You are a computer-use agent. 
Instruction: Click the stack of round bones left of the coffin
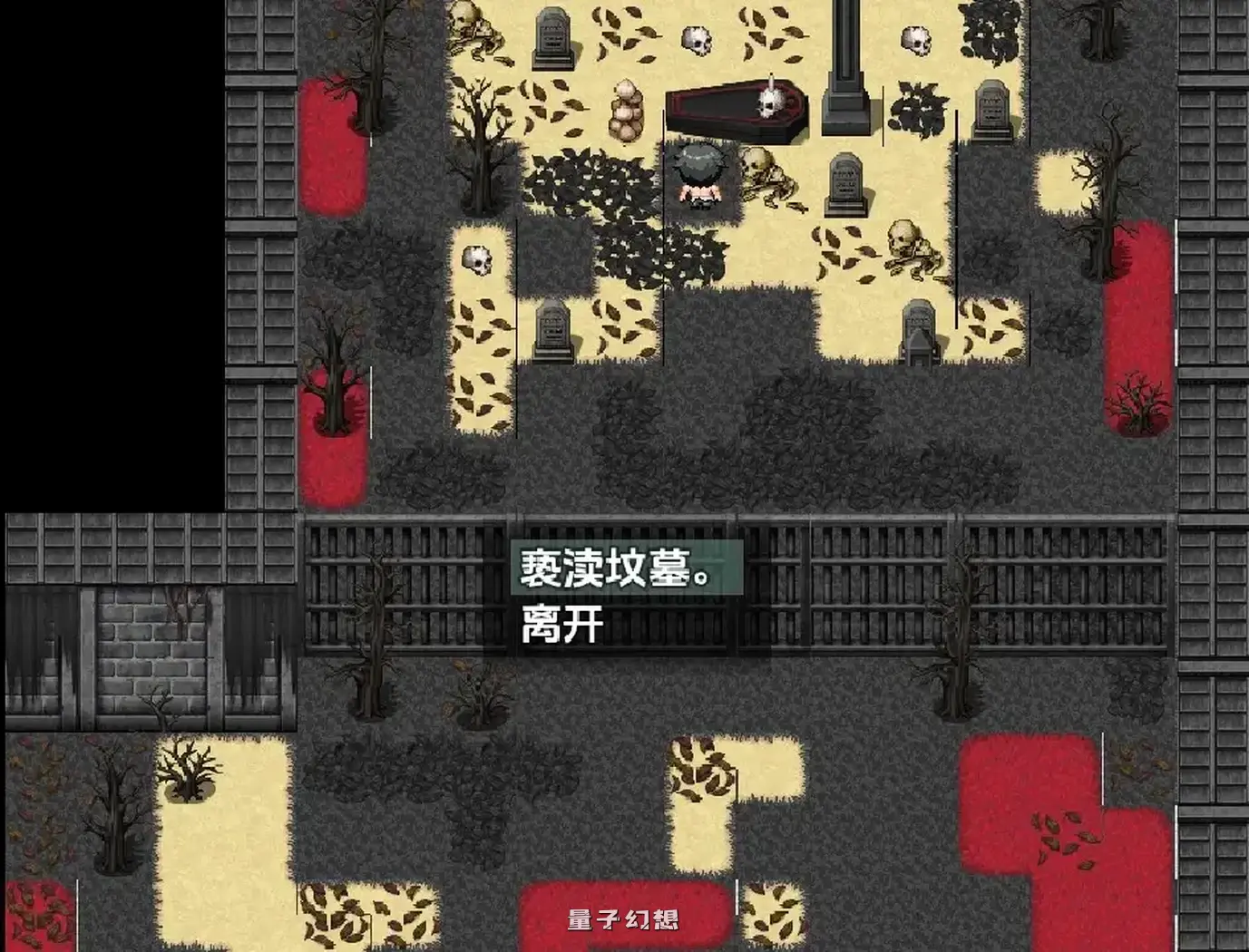pos(626,109)
